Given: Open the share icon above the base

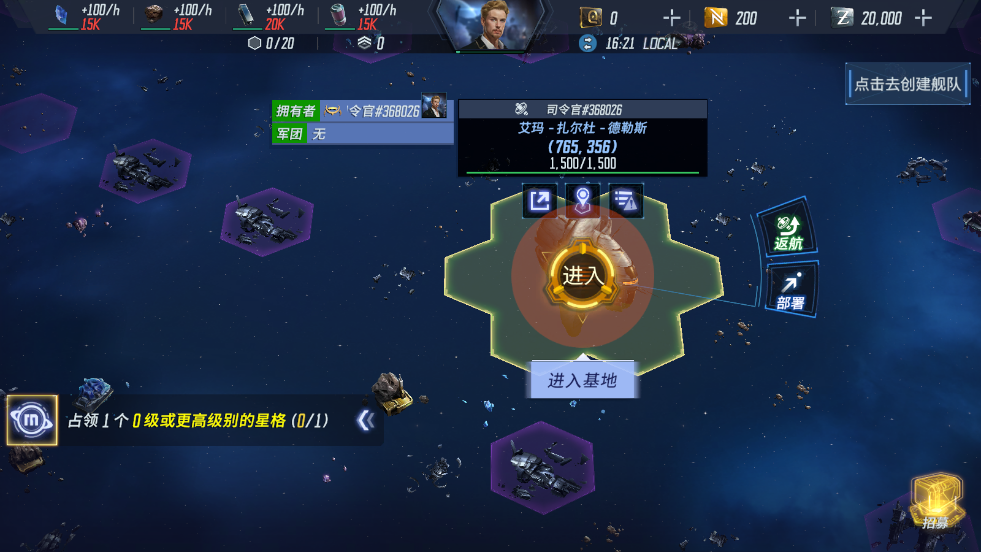Looking at the screenshot, I should 539,200.
